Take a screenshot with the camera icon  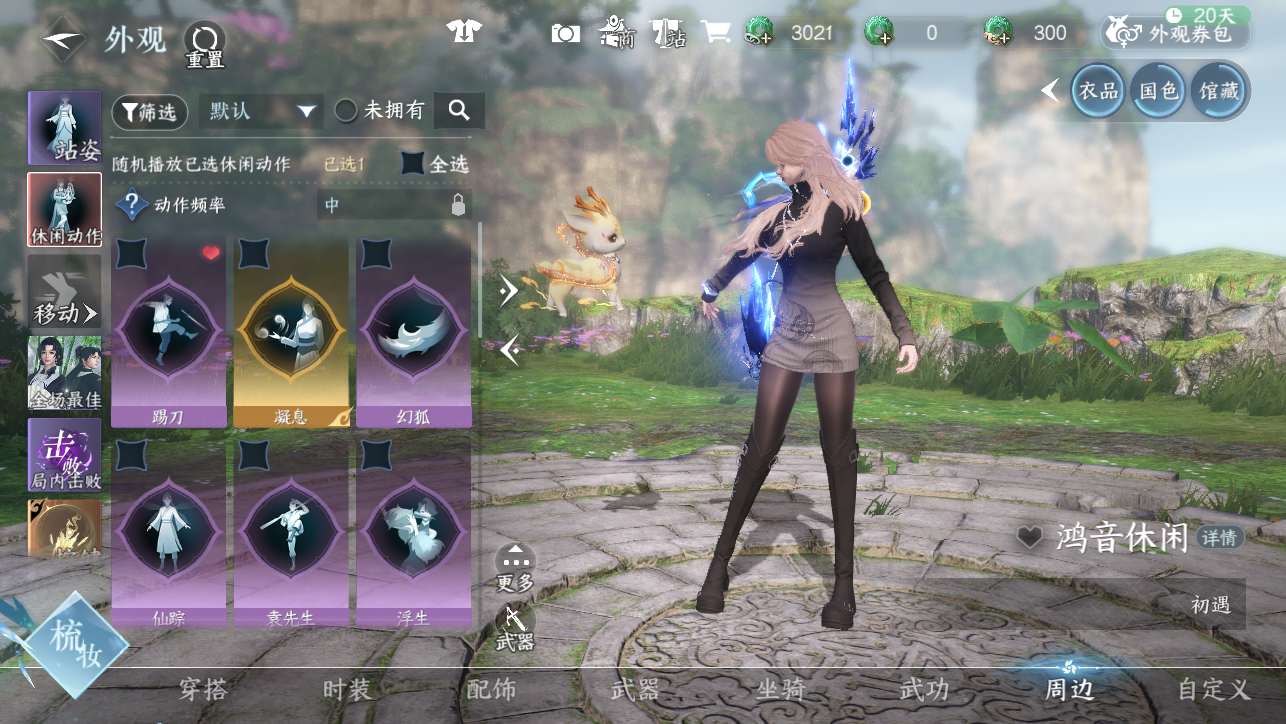(x=565, y=33)
